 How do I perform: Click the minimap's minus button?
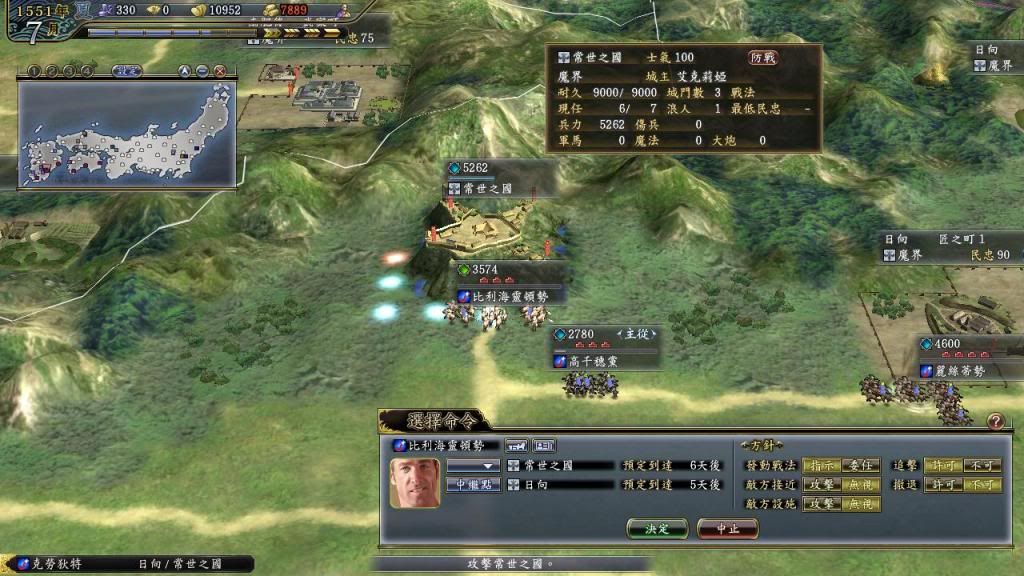(202, 71)
